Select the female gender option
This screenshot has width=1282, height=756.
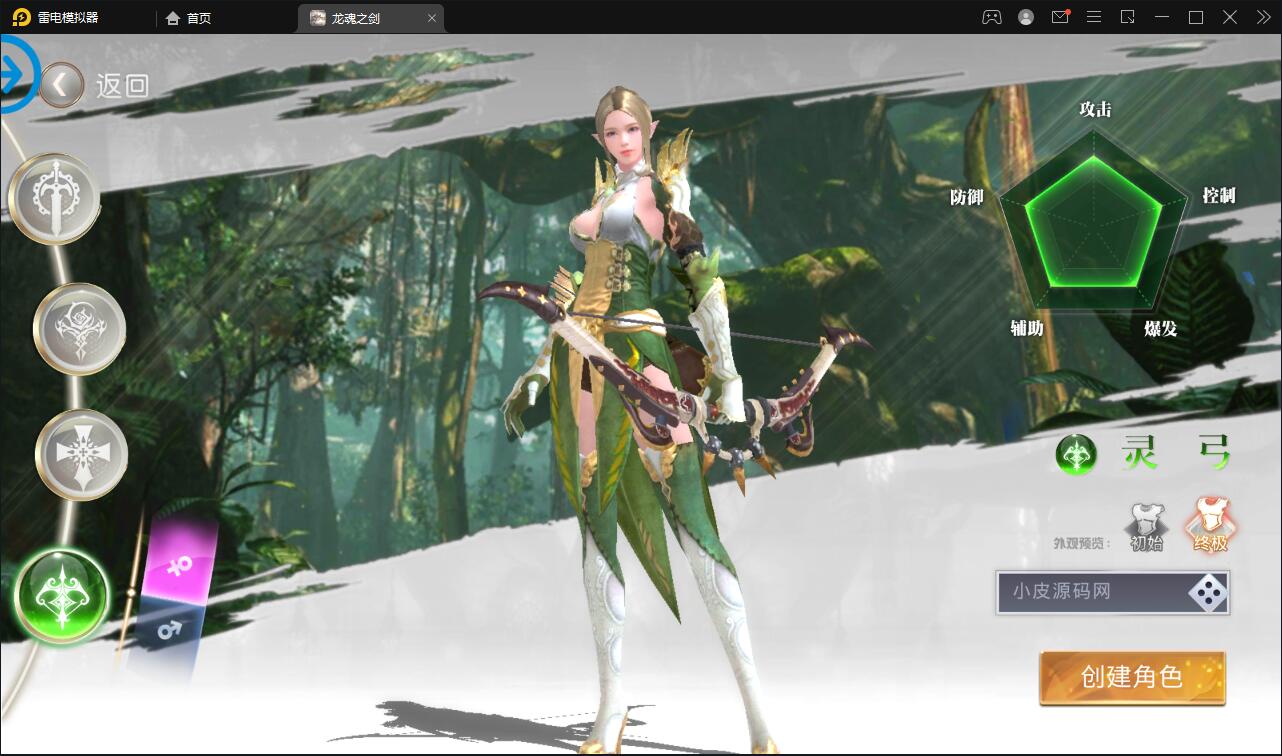179,565
